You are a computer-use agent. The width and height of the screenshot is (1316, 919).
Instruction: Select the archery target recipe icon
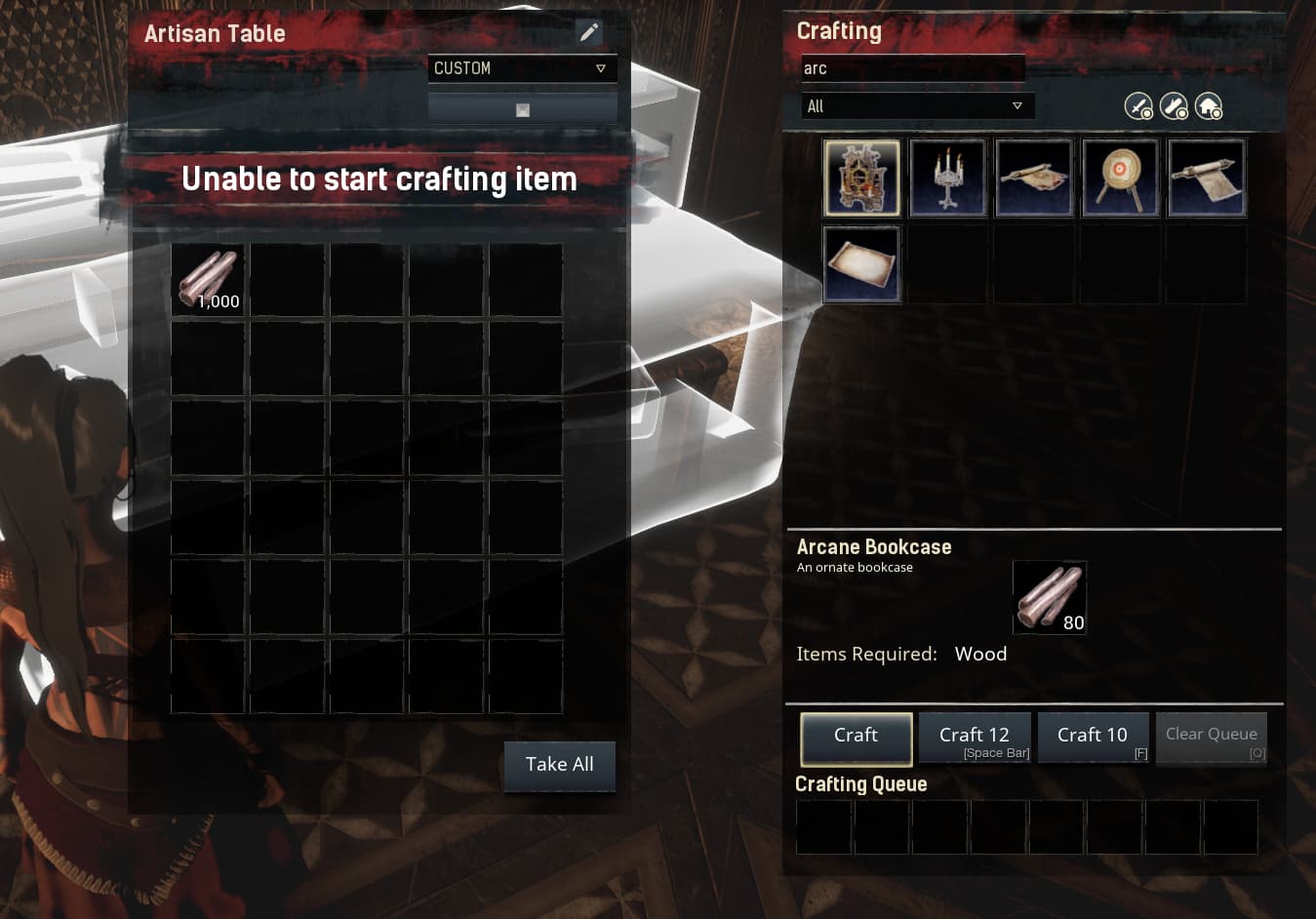pyautogui.click(x=1120, y=178)
